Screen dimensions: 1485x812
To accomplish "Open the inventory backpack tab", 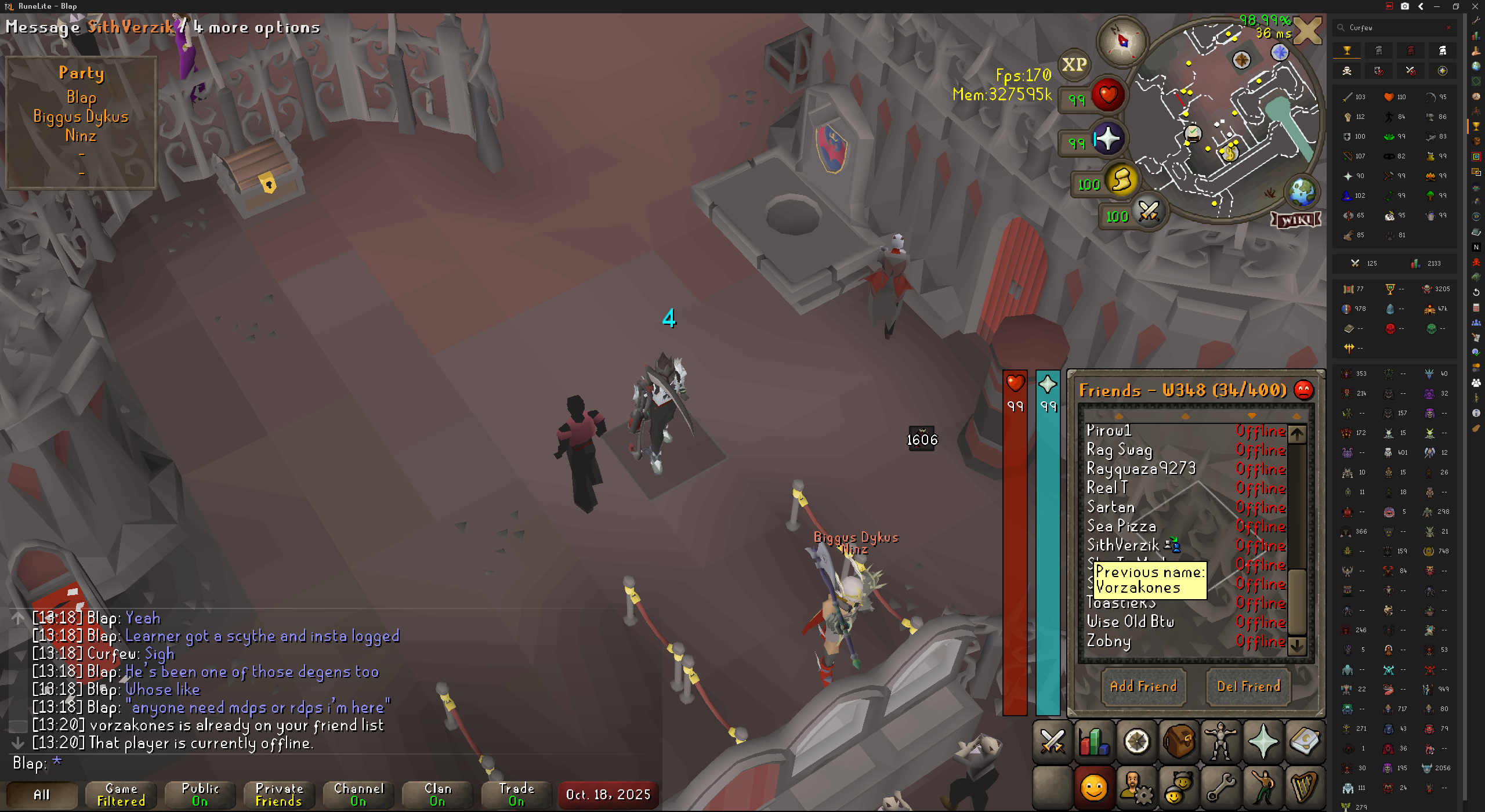I will tap(1179, 741).
